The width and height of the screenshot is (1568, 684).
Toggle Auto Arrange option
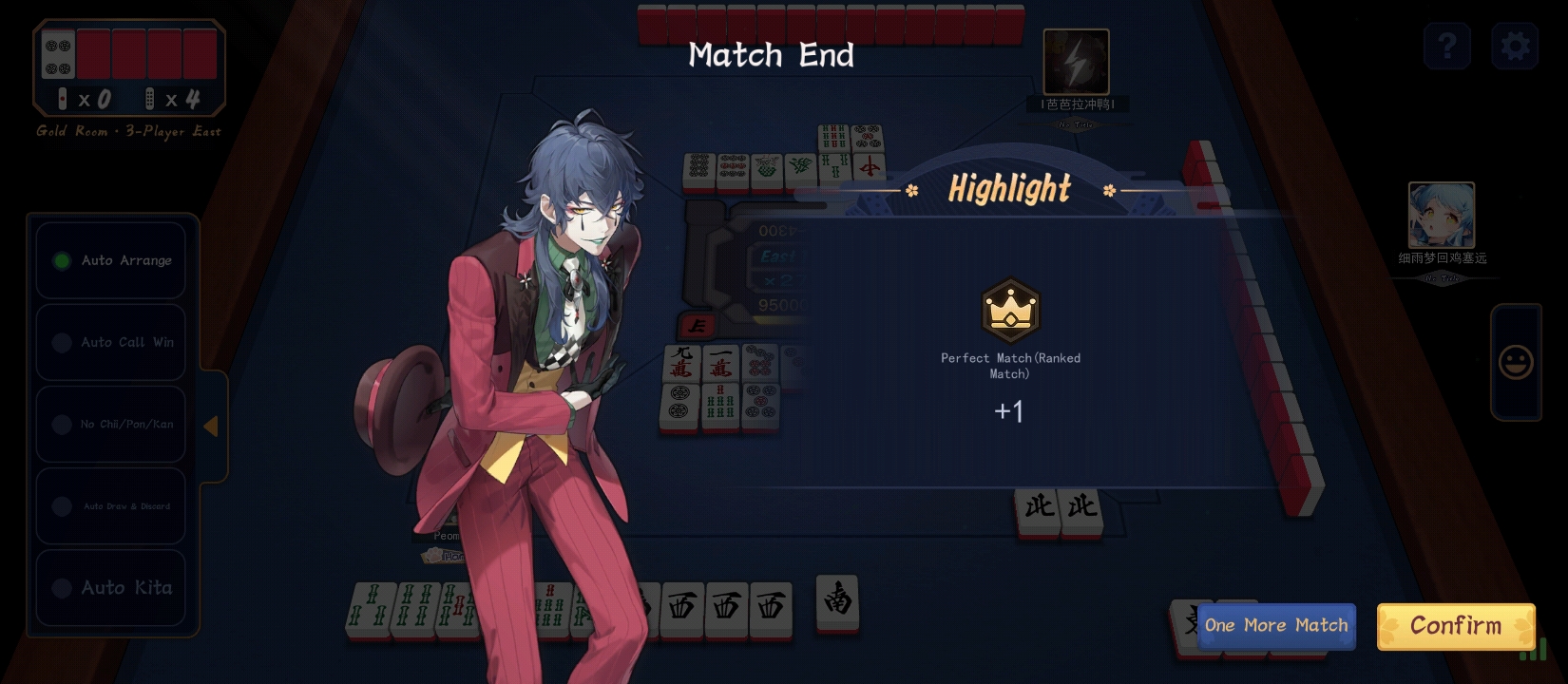click(110, 260)
